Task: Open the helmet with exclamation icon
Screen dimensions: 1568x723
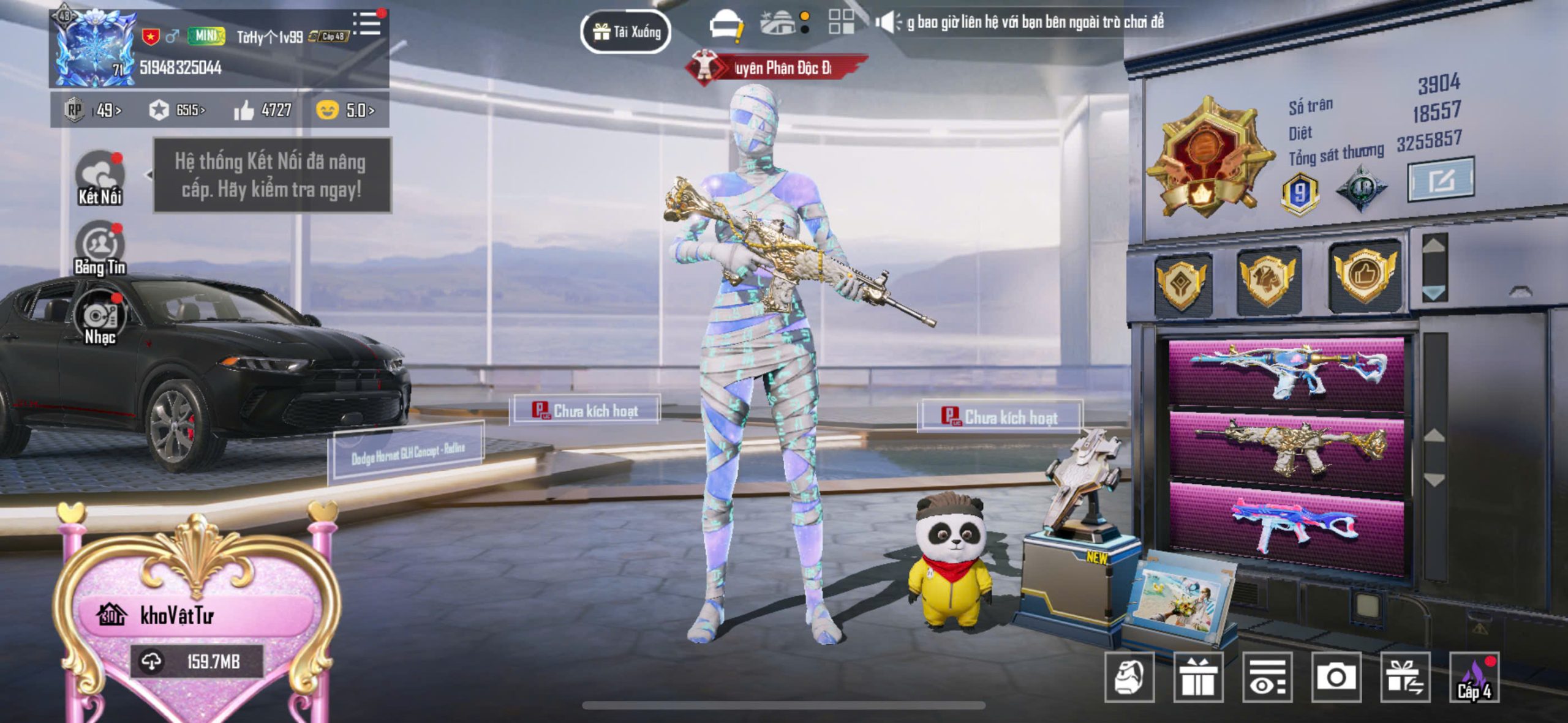Action: click(x=725, y=26)
